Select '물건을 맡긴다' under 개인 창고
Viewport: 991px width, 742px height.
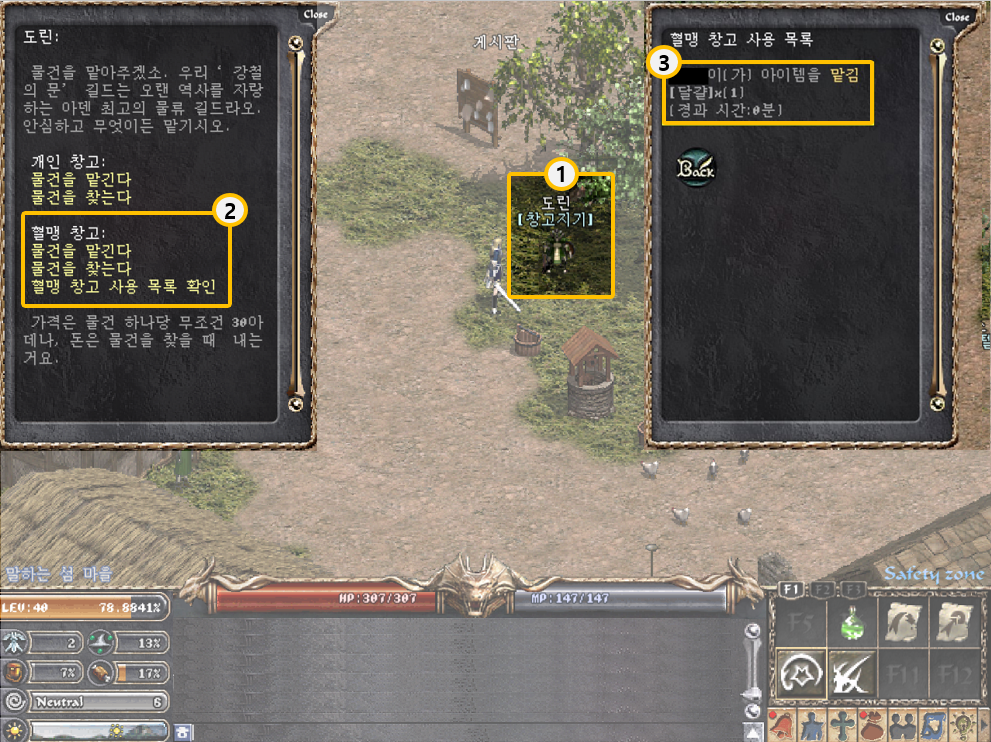81,182
